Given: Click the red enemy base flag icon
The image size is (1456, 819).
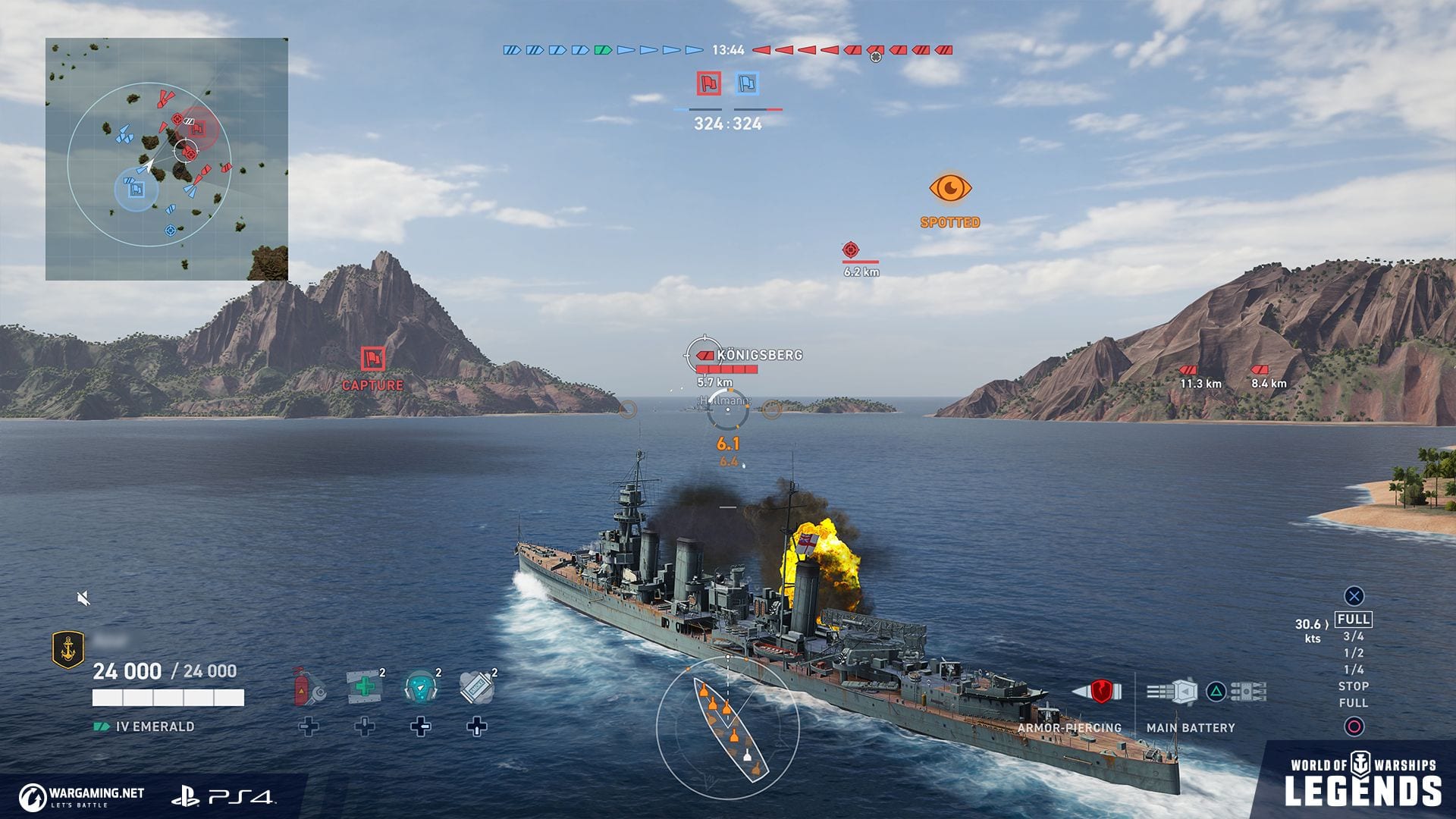Looking at the screenshot, I should tap(709, 83).
